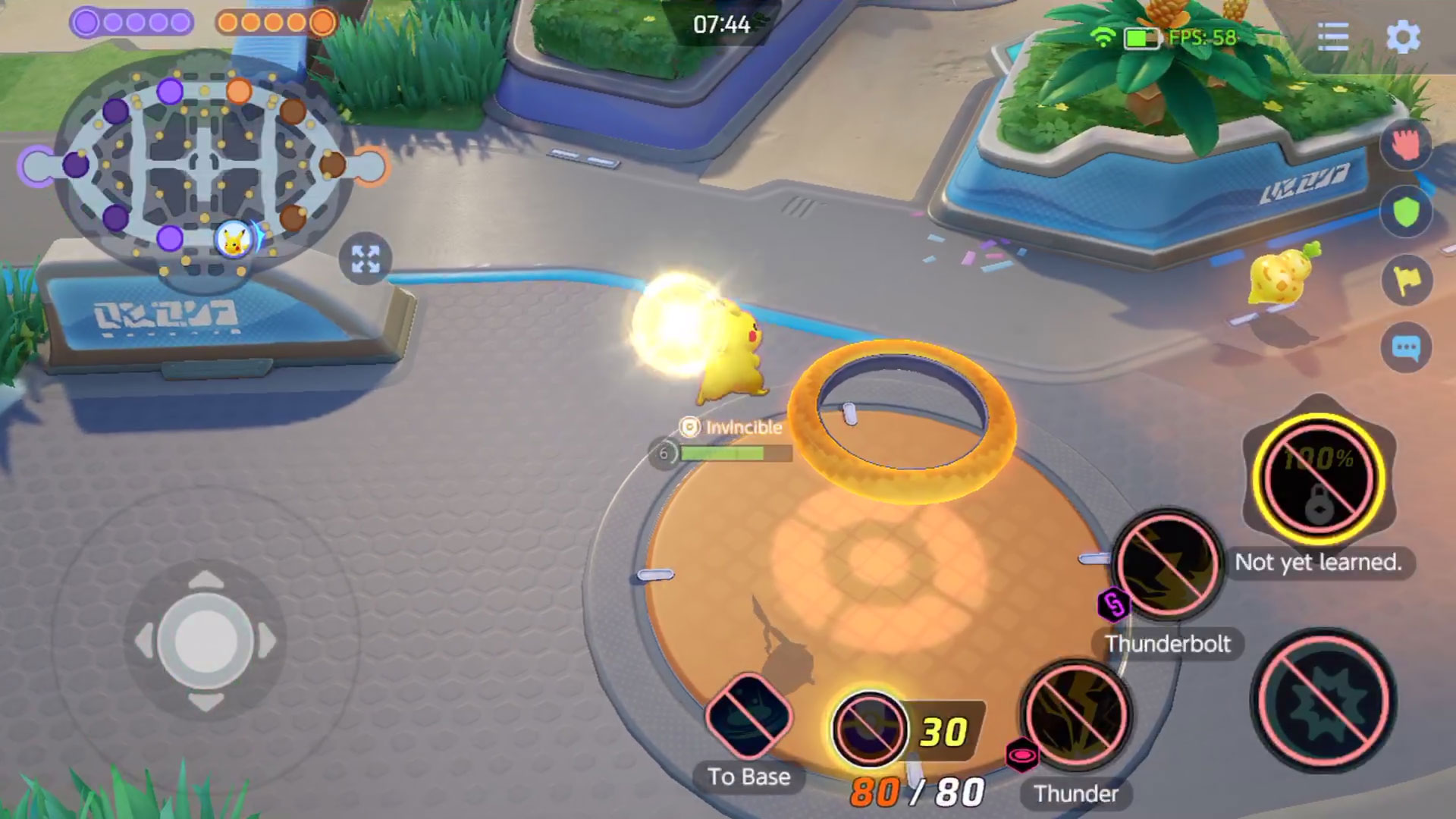Tap the yellow flag quick-signal icon
Image resolution: width=1456 pixels, height=819 pixels.
pos(1407,281)
